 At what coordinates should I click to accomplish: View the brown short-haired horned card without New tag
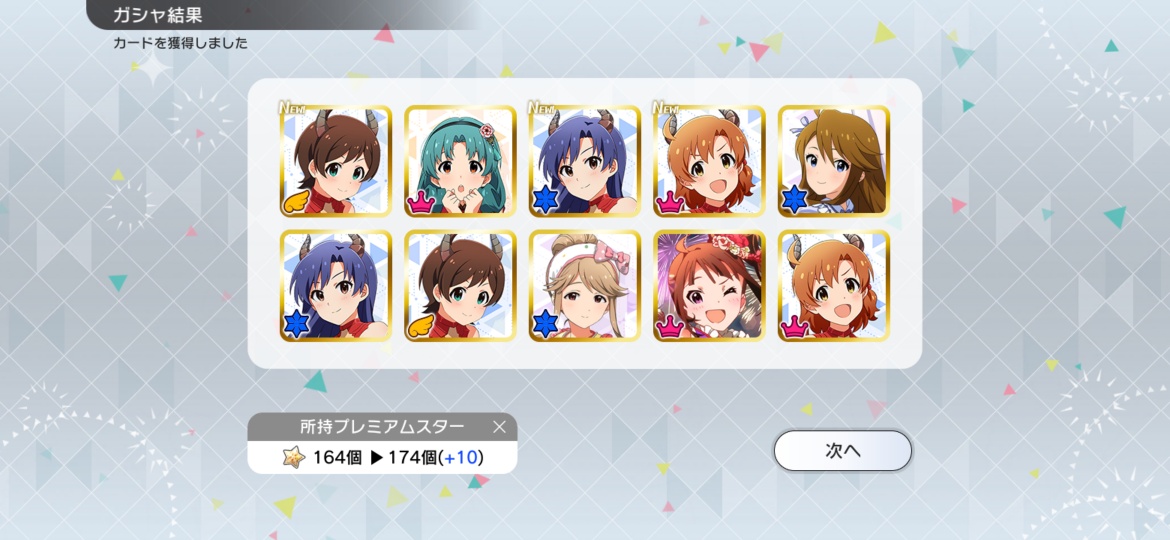click(460, 286)
